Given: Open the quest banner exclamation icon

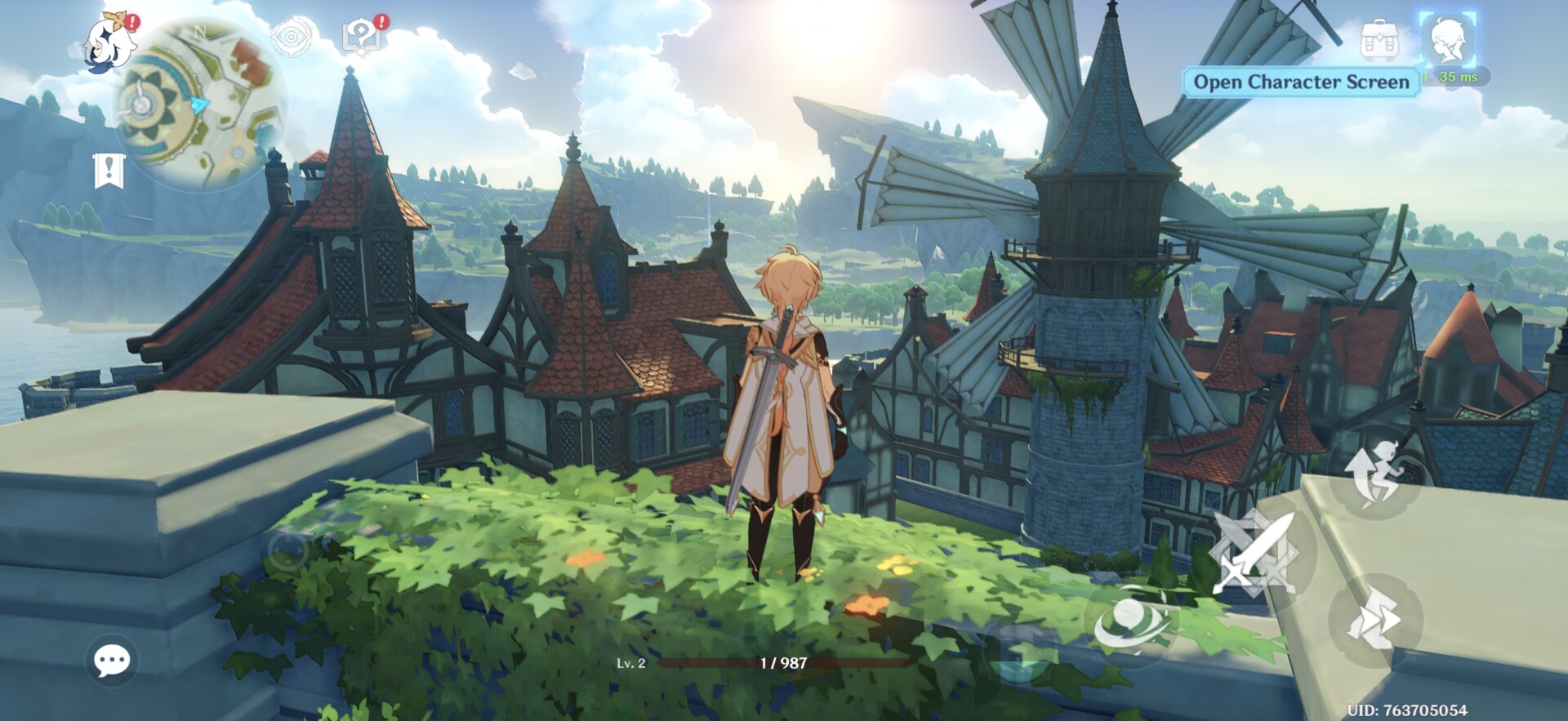Looking at the screenshot, I should pos(109,171).
